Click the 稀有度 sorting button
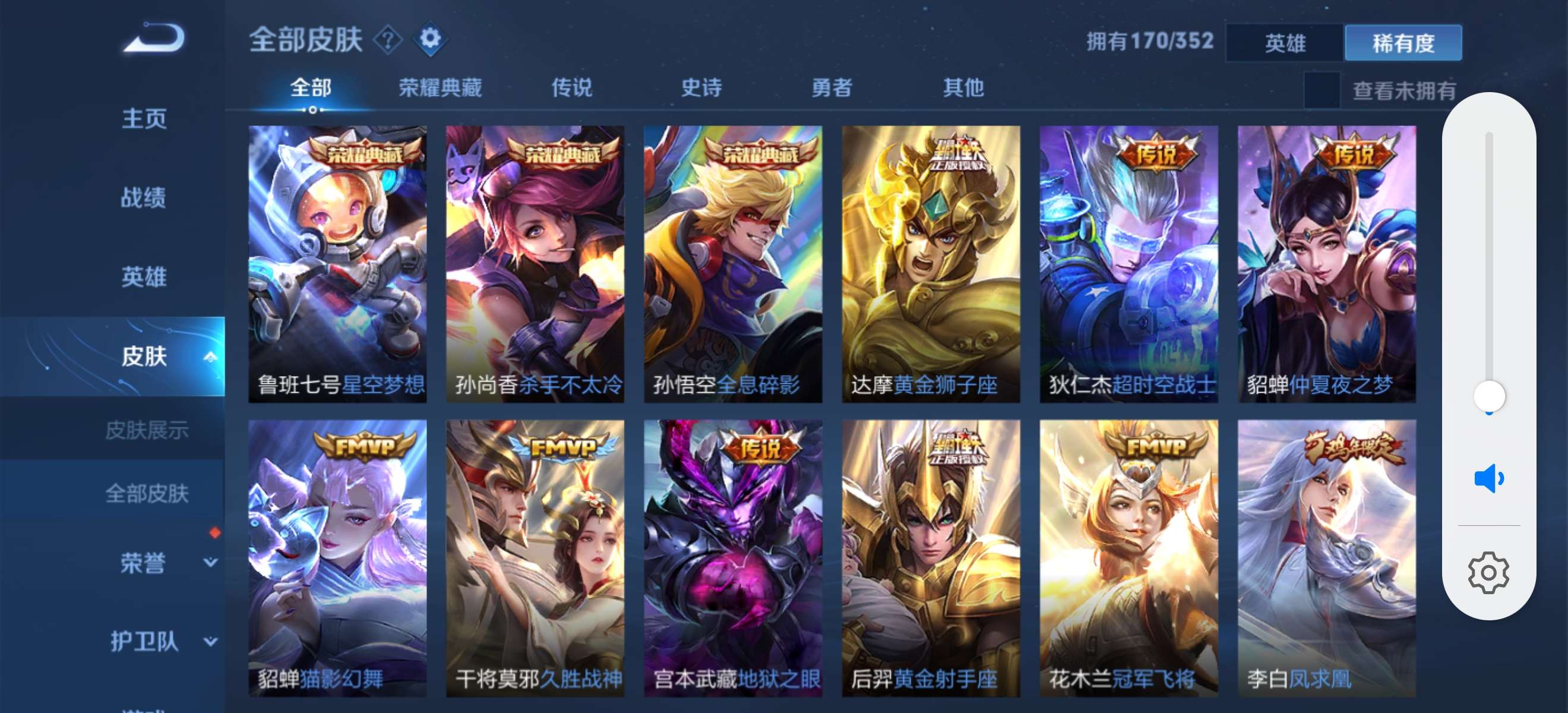 click(x=1403, y=43)
